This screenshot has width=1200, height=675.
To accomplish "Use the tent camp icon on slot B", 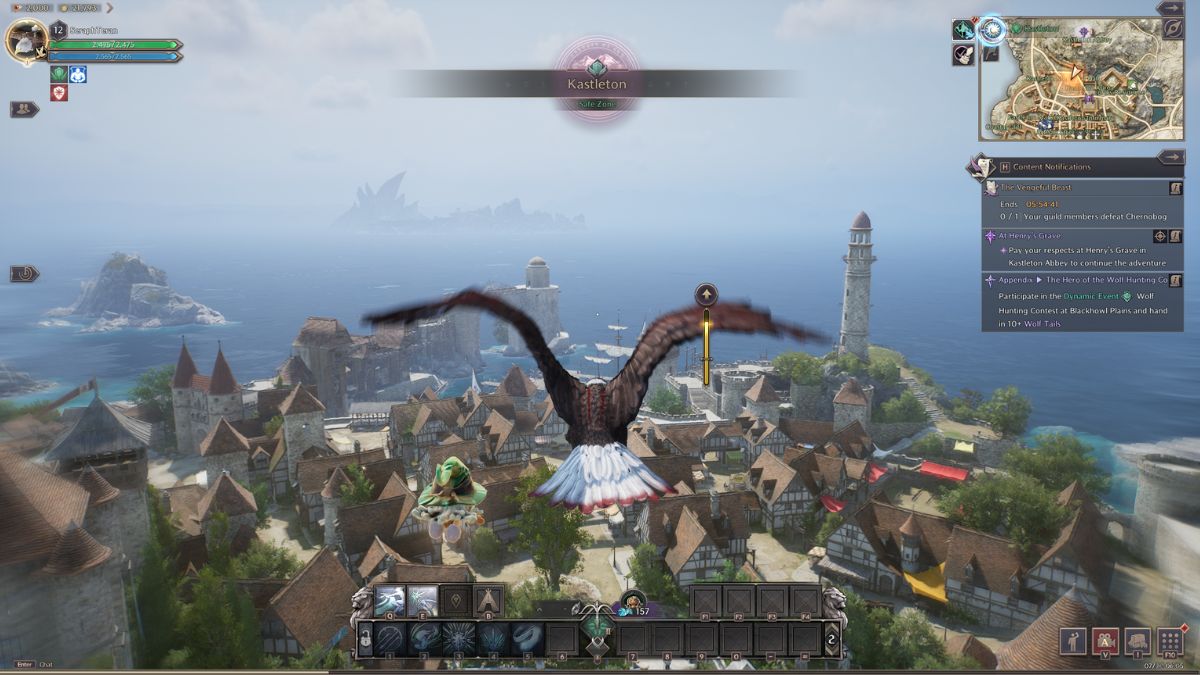I will 488,600.
